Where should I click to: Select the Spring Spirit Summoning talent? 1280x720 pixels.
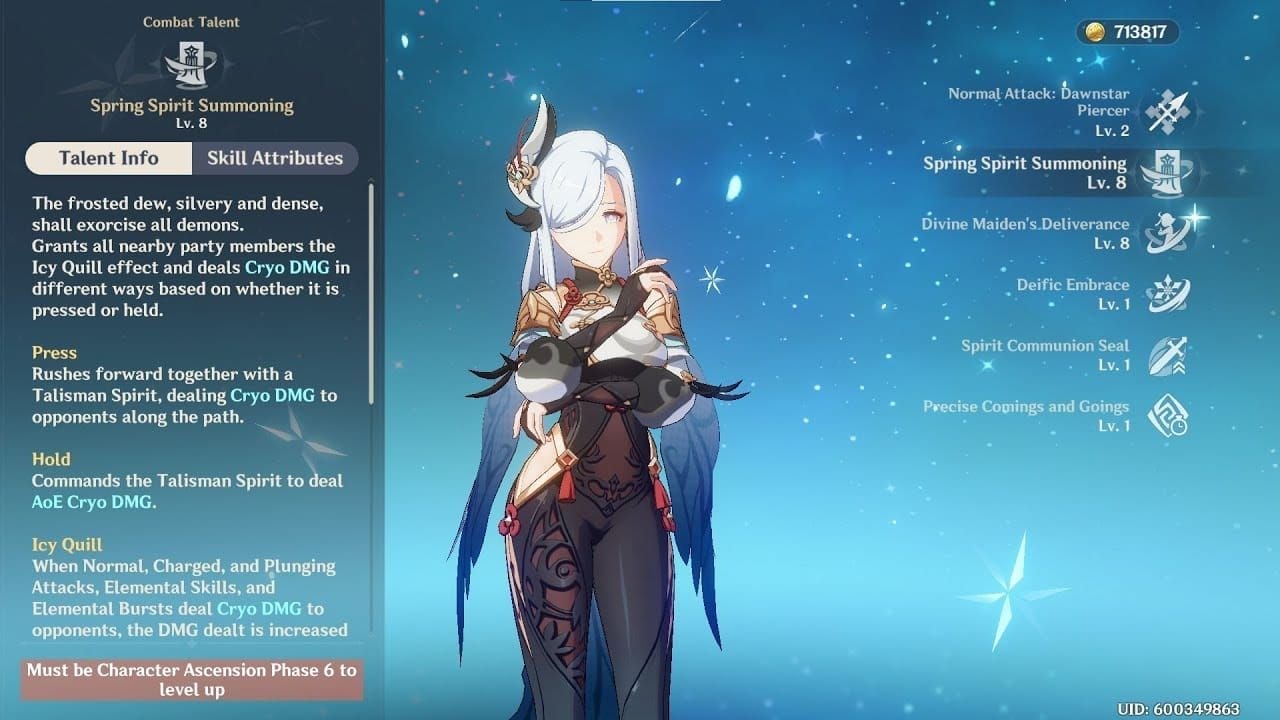tap(1166, 172)
